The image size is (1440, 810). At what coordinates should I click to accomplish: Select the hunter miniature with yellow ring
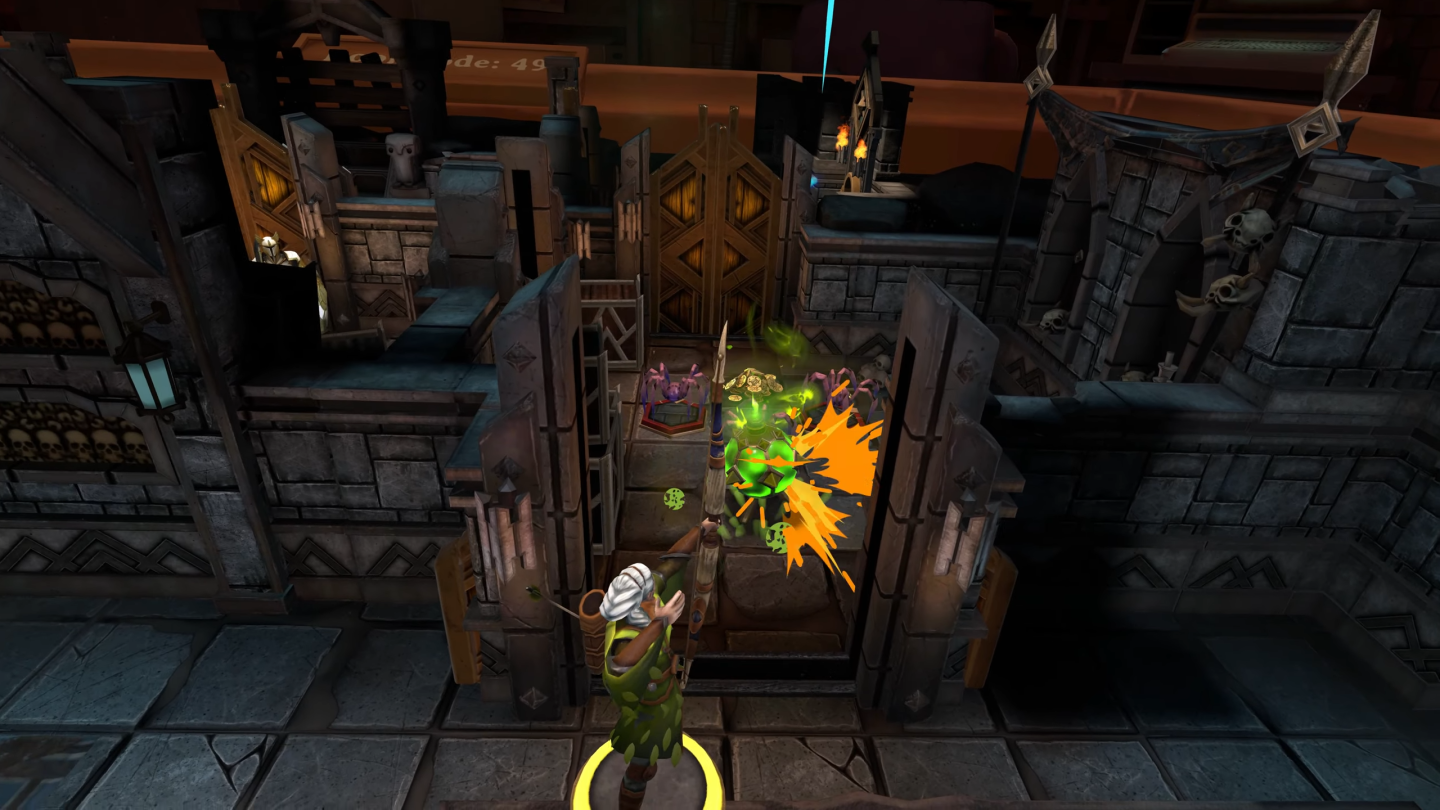pos(643,680)
